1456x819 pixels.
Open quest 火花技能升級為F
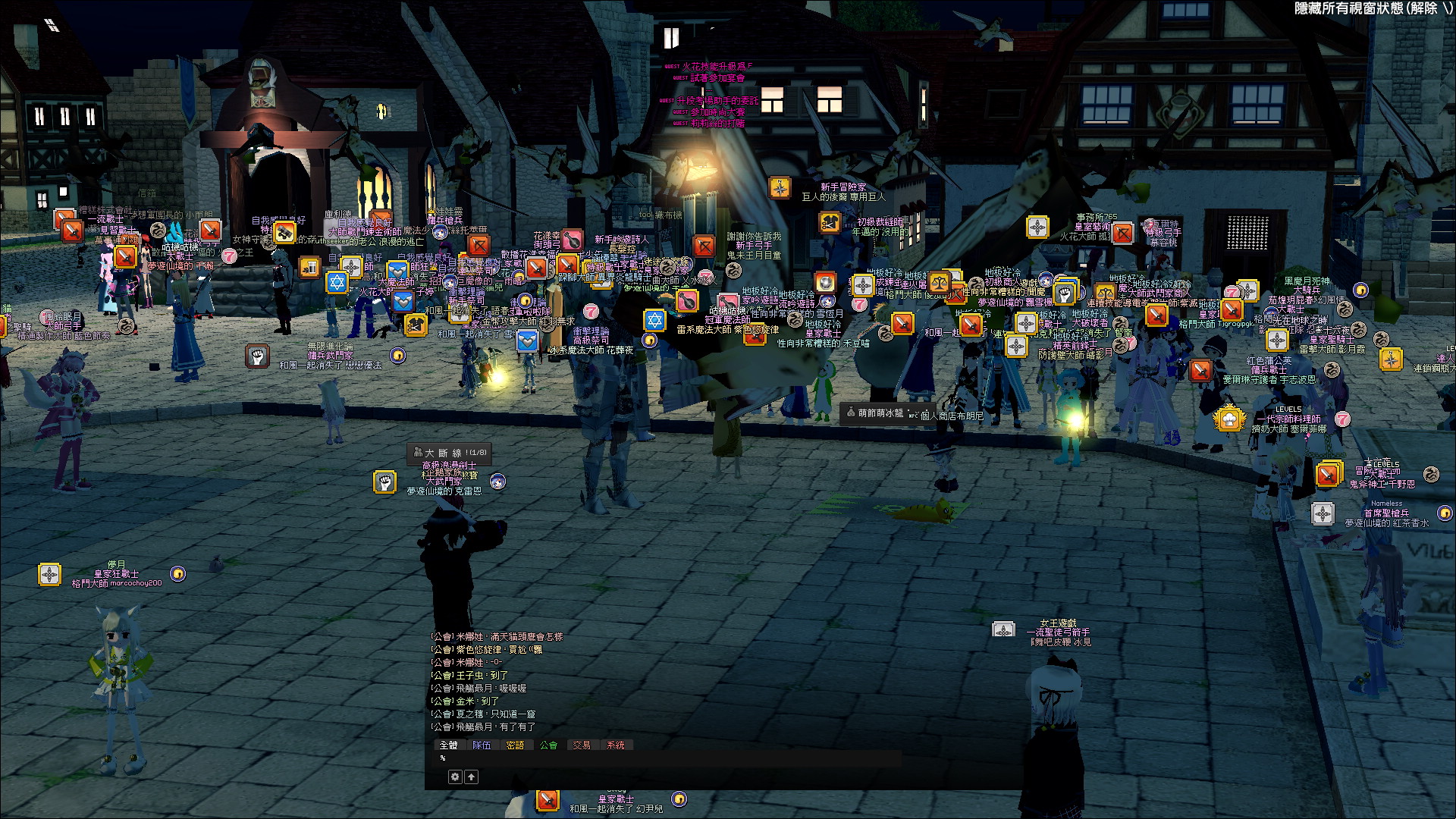pos(716,67)
